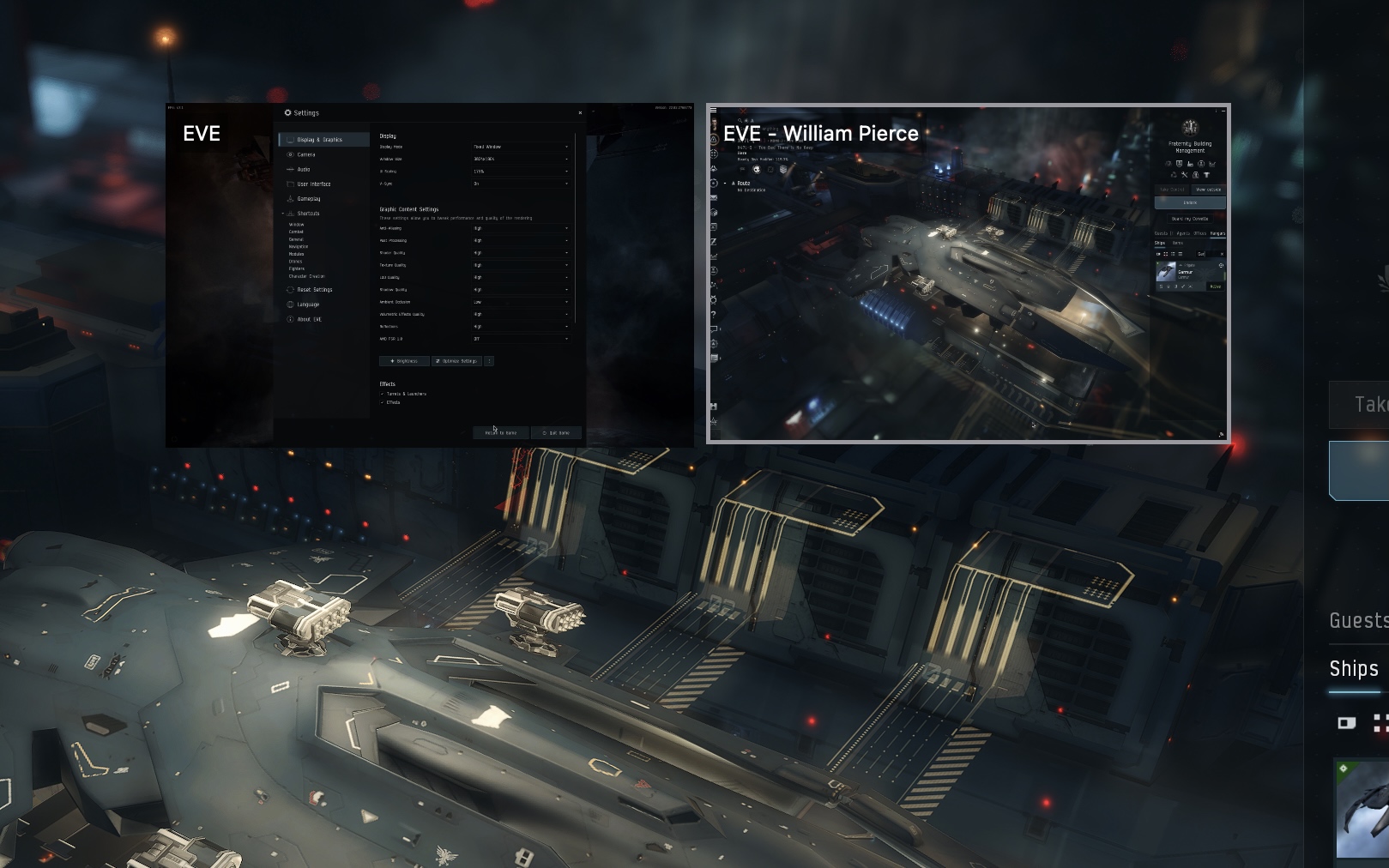Select the fitting service icon in station panel
The height and width of the screenshot is (868, 1389).
1179,164
